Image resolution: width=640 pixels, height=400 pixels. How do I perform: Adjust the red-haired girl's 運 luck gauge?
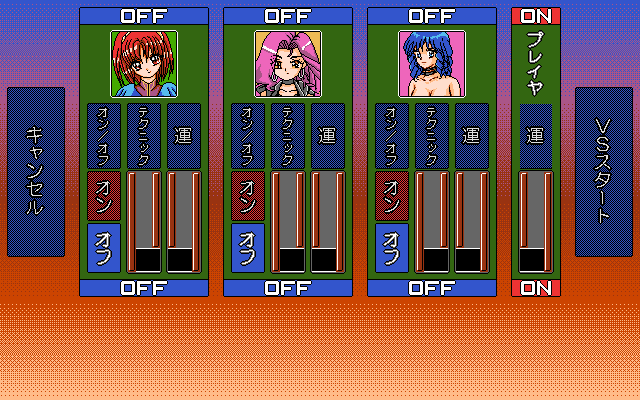coord(183,221)
